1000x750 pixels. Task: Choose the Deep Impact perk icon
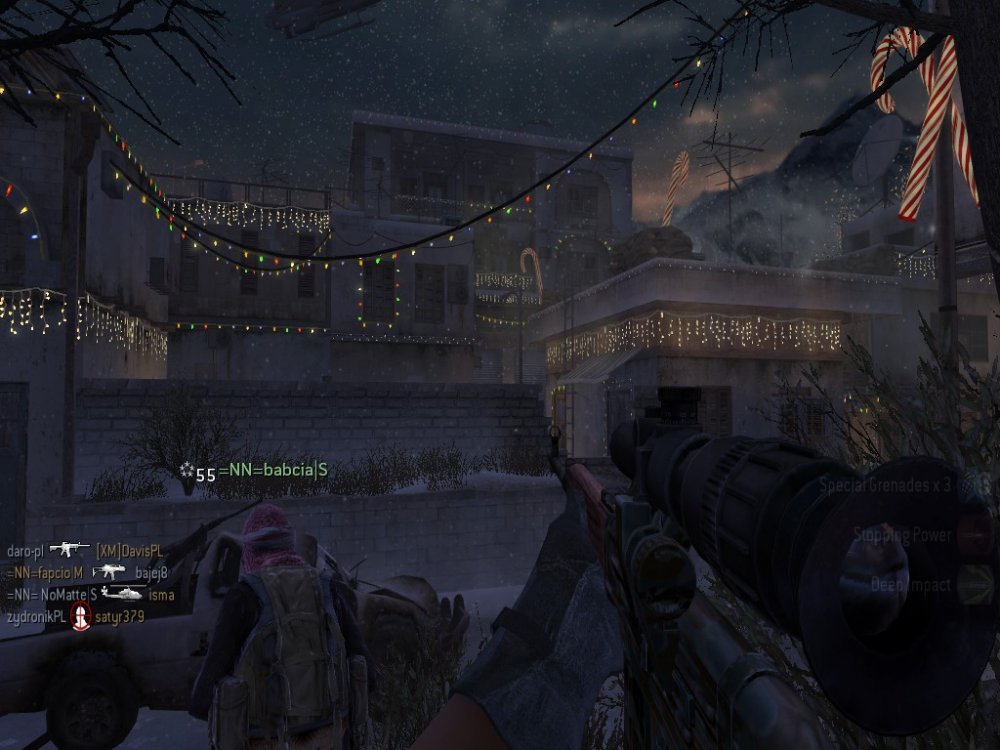974,586
